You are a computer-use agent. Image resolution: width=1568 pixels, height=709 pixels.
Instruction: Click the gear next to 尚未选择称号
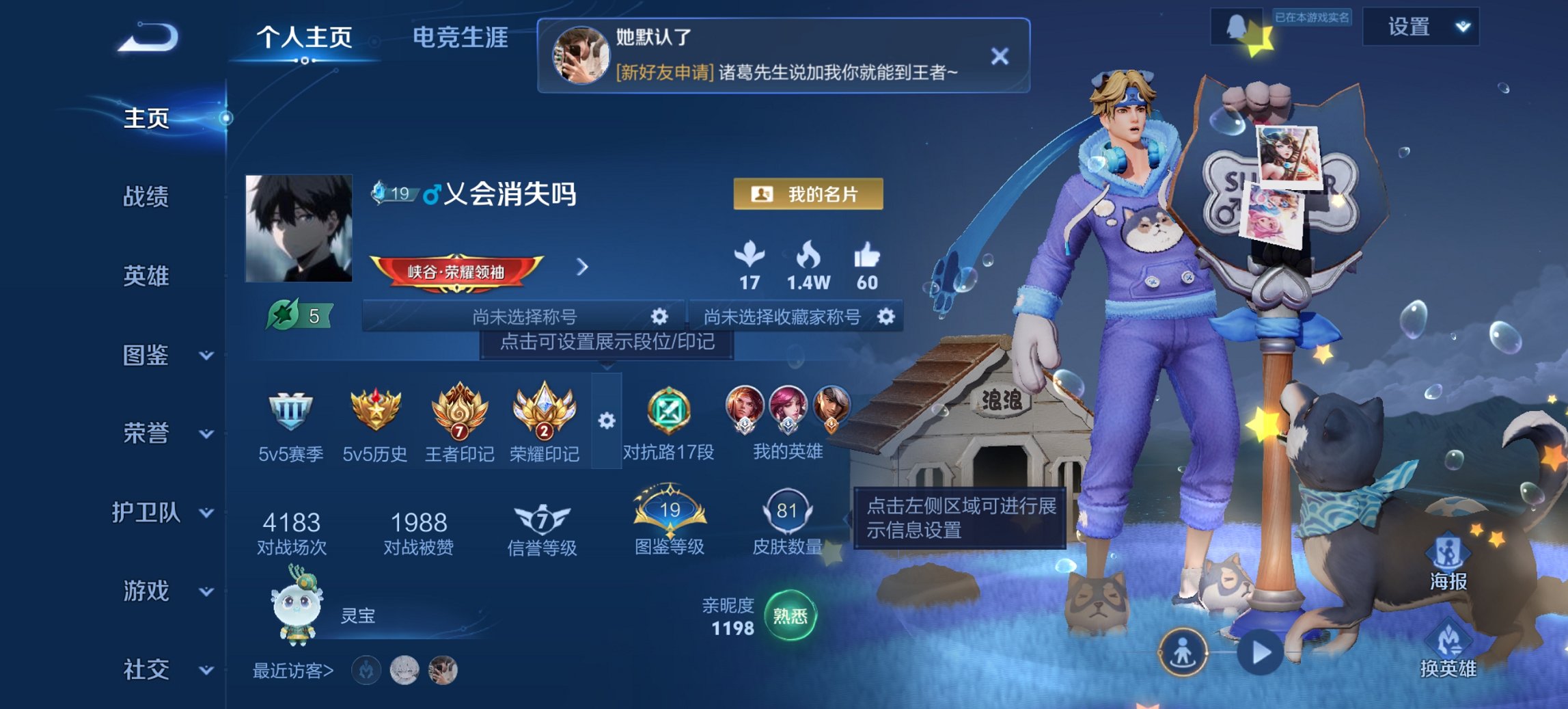click(658, 316)
